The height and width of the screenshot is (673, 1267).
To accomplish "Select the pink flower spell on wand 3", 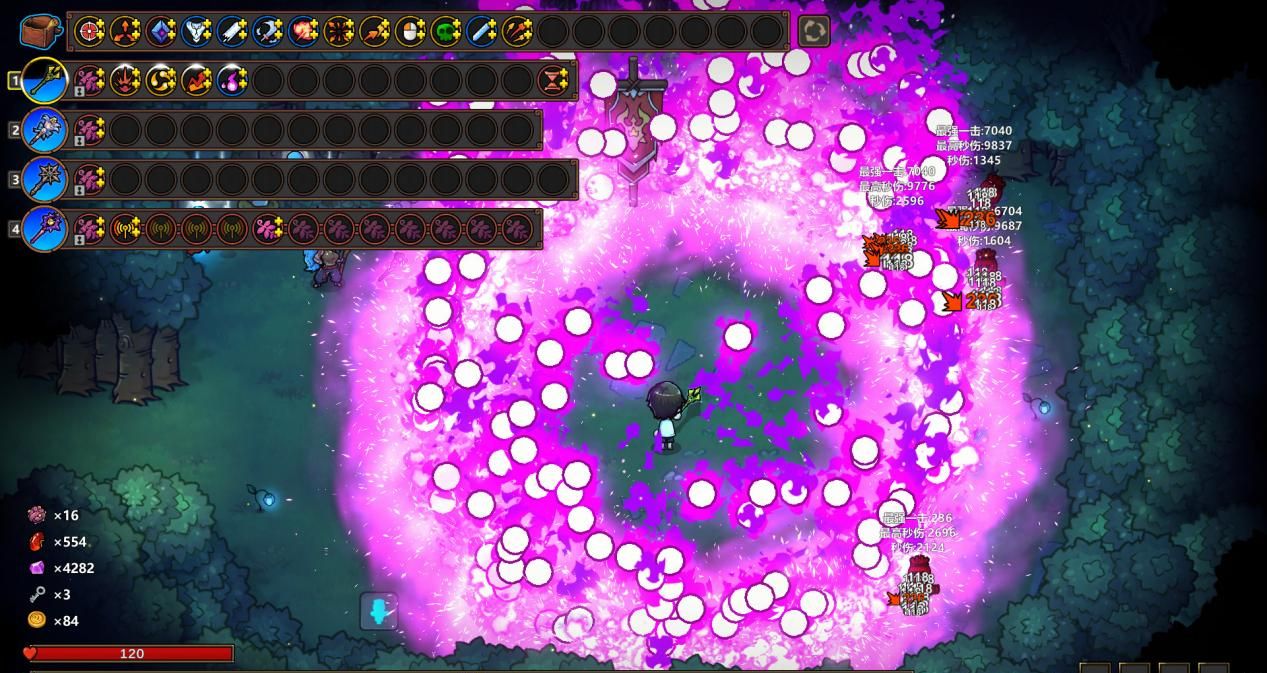I will click(90, 180).
